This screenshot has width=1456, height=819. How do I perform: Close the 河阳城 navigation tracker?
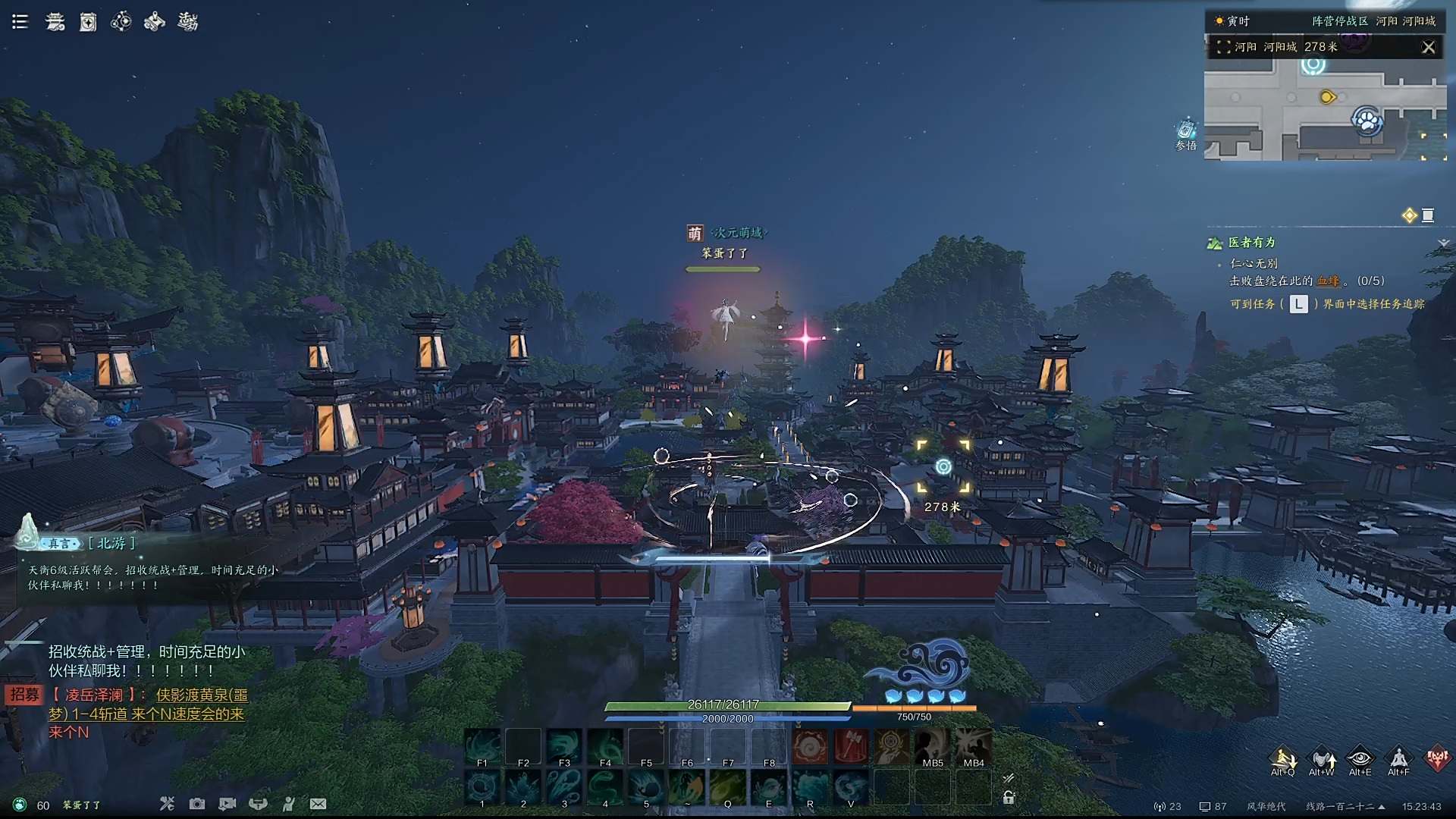(x=1429, y=47)
